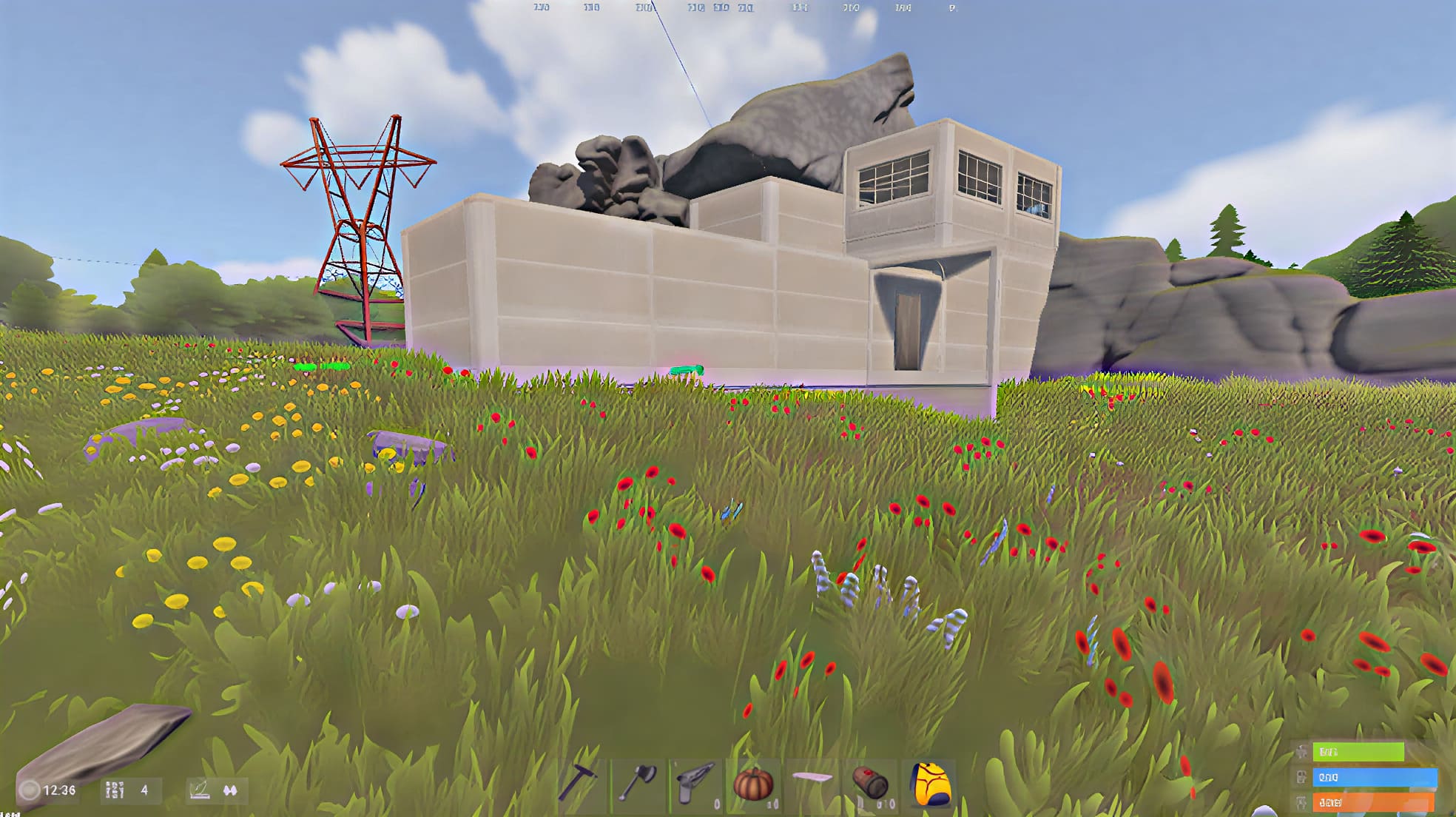
Task: Pick the pale pink flat item slot
Action: coord(812,780)
